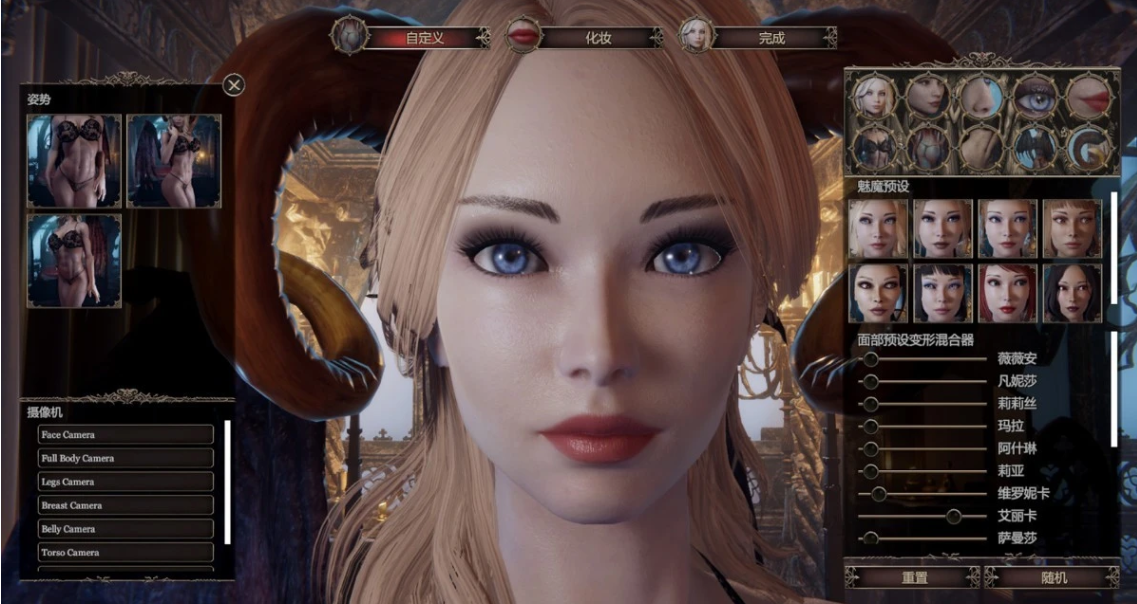Click the 随机 randomize button

tap(1053, 578)
